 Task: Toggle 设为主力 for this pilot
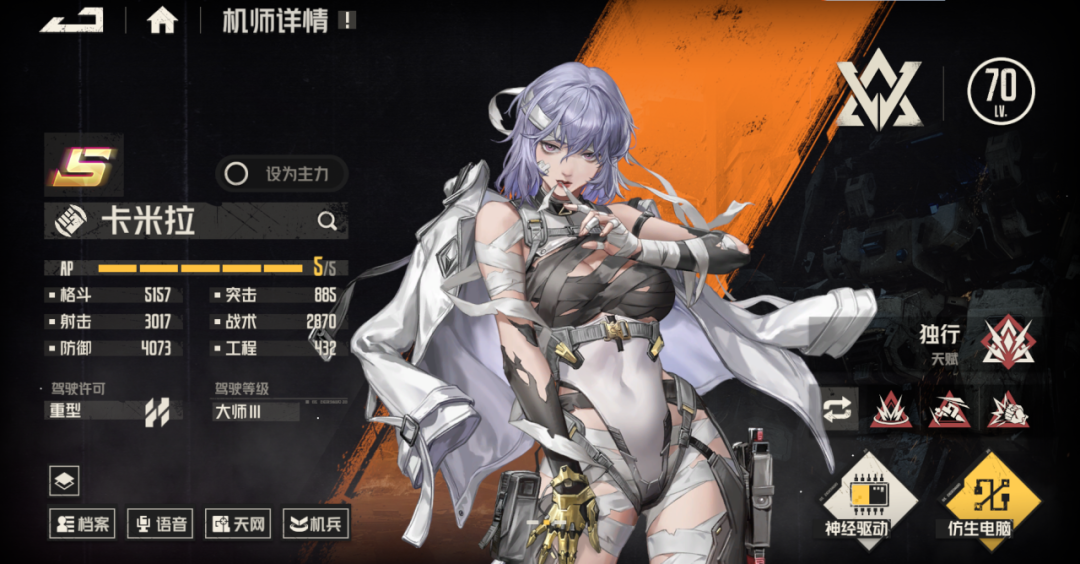pos(282,174)
